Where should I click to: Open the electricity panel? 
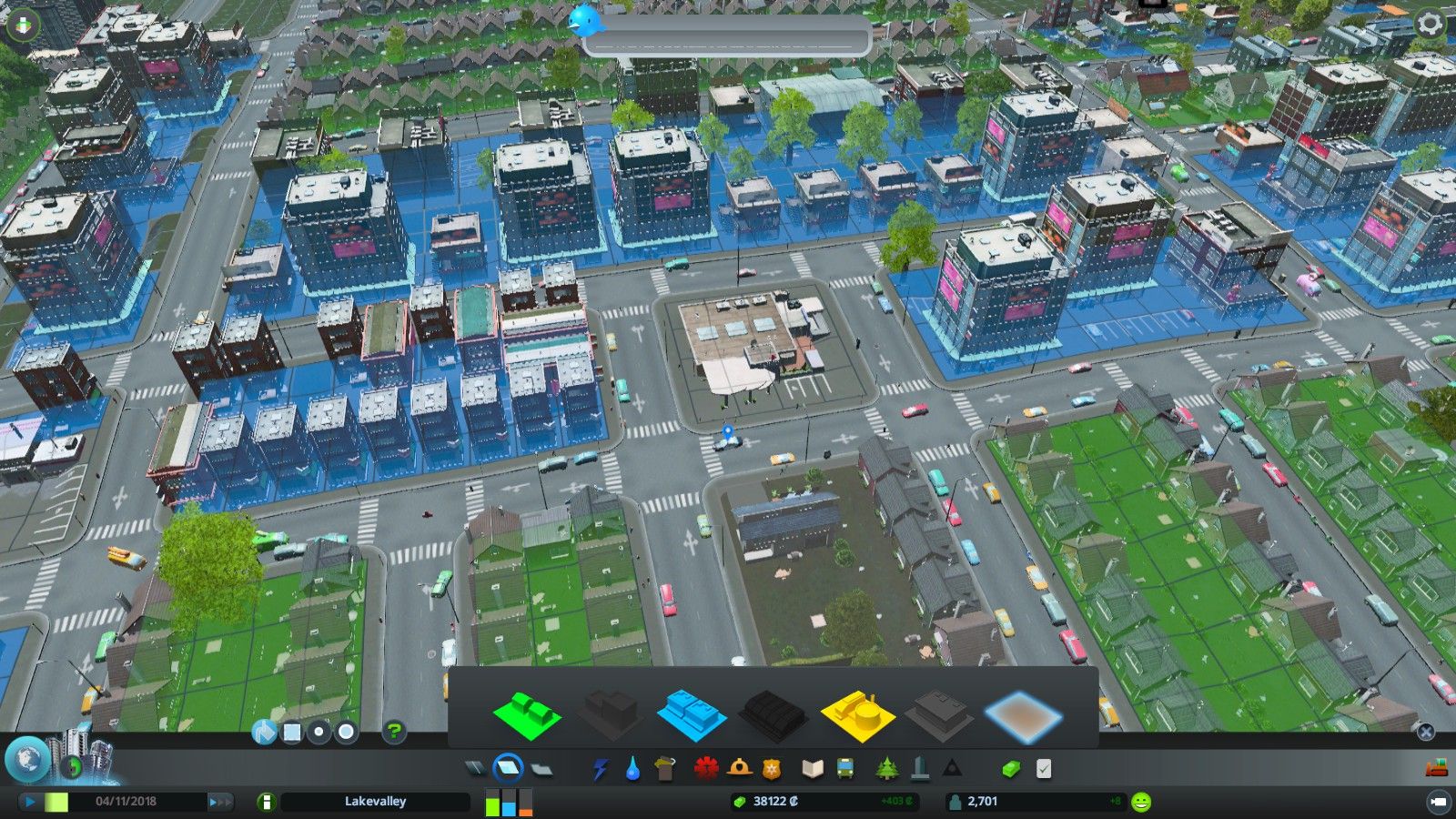[601, 767]
